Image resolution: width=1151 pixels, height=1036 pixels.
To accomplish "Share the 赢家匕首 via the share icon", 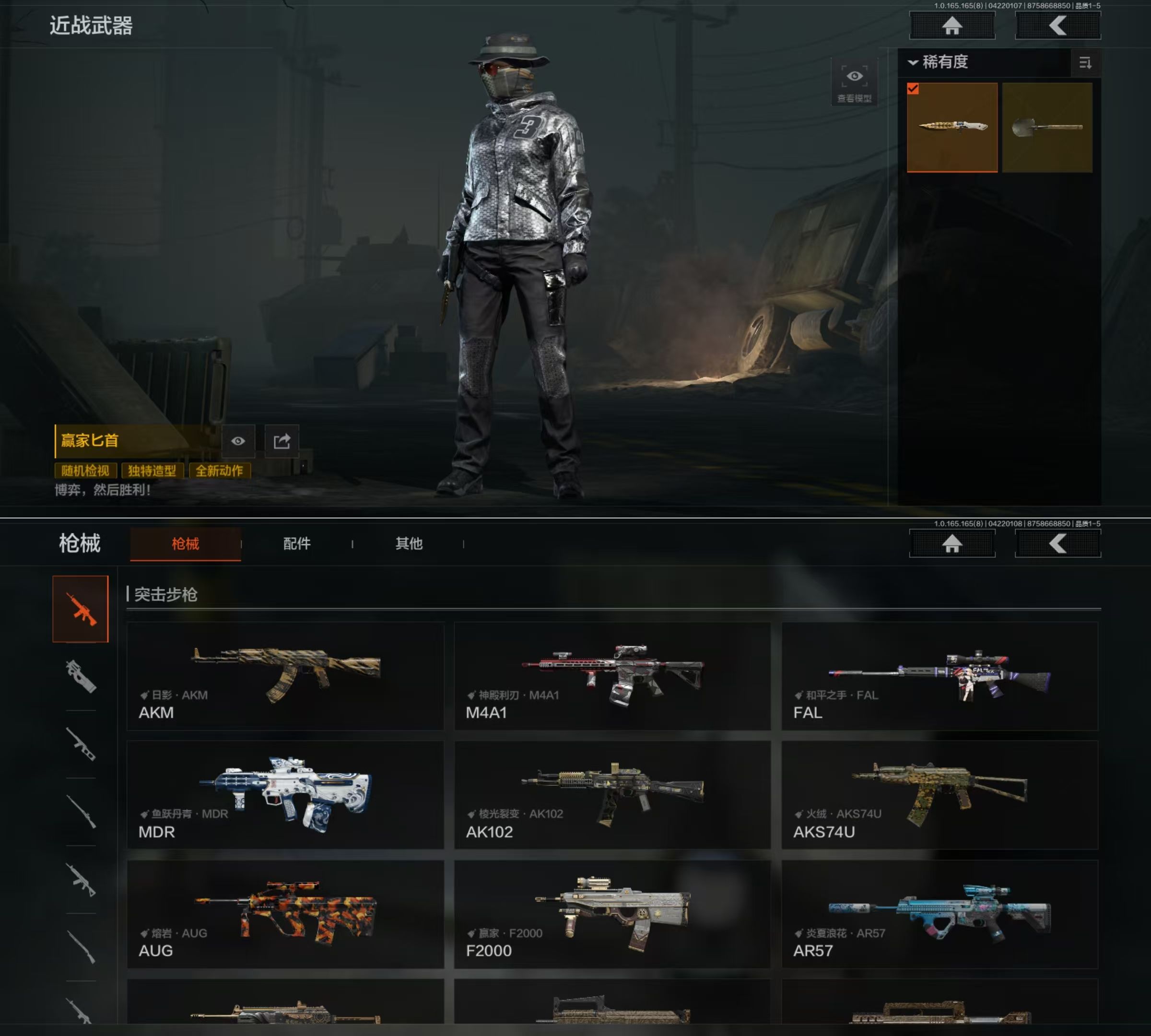I will coord(282,441).
